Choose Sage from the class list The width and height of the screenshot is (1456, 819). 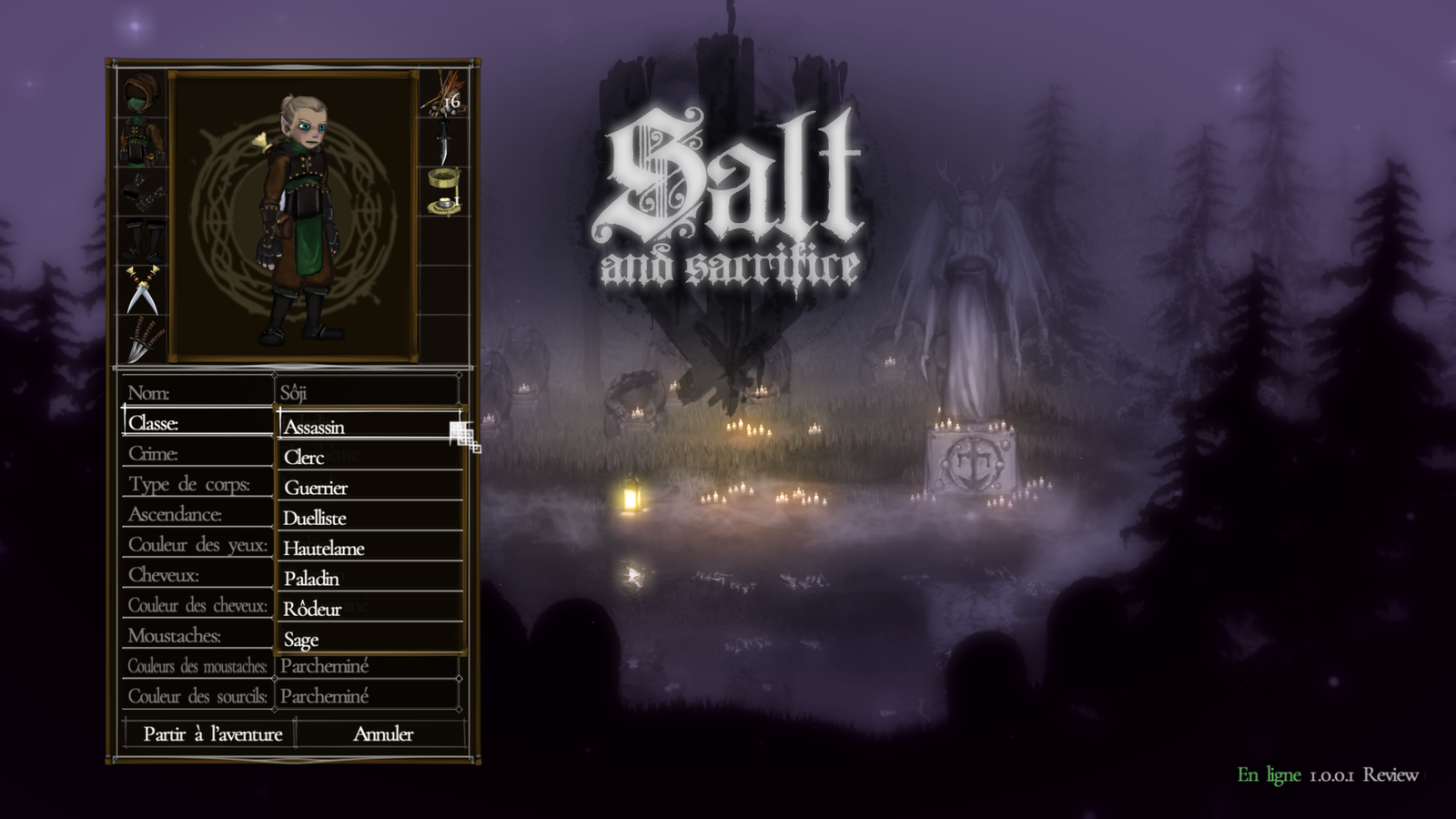[x=369, y=639]
